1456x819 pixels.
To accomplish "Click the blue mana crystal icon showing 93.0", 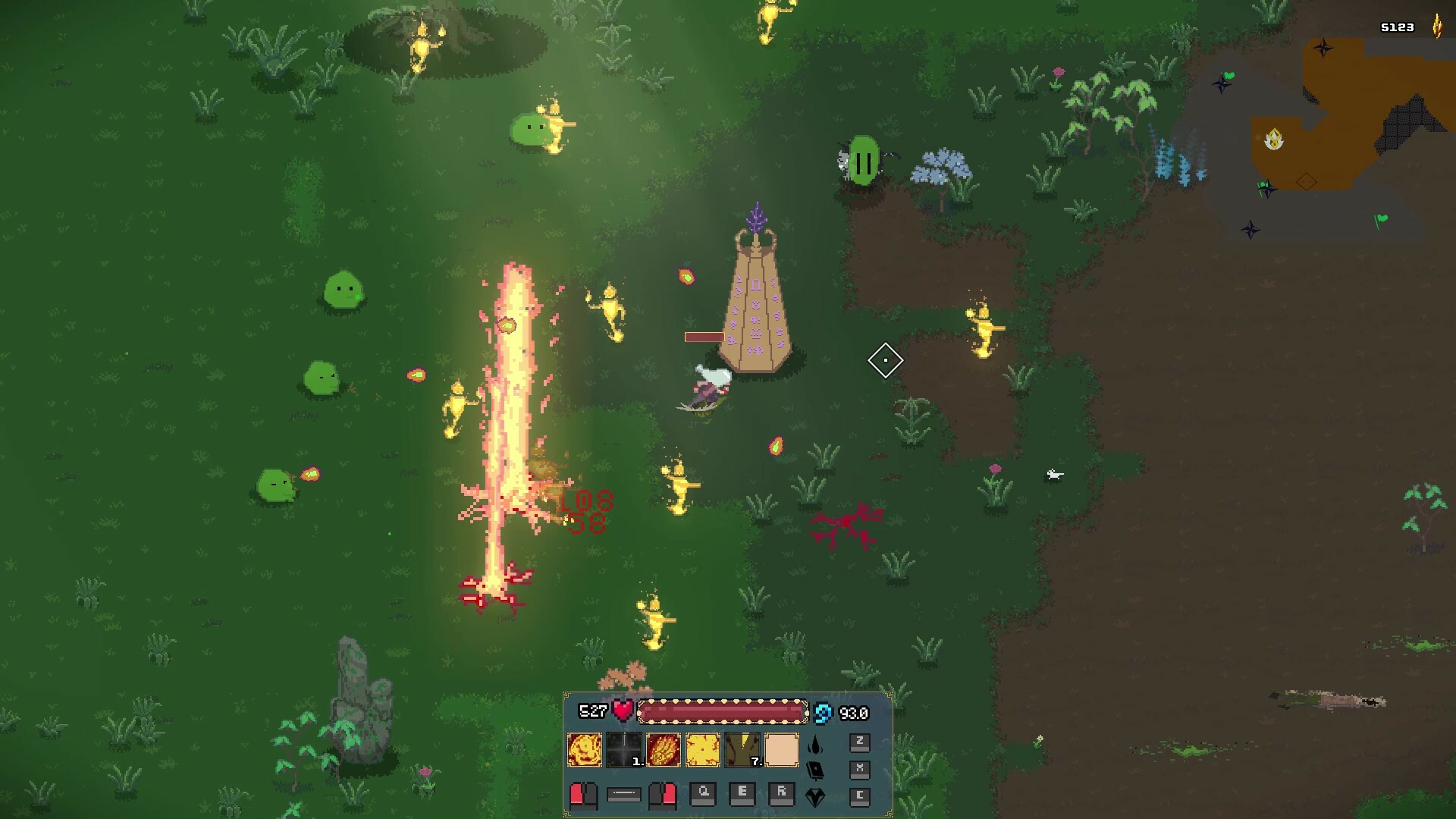I will click(824, 712).
